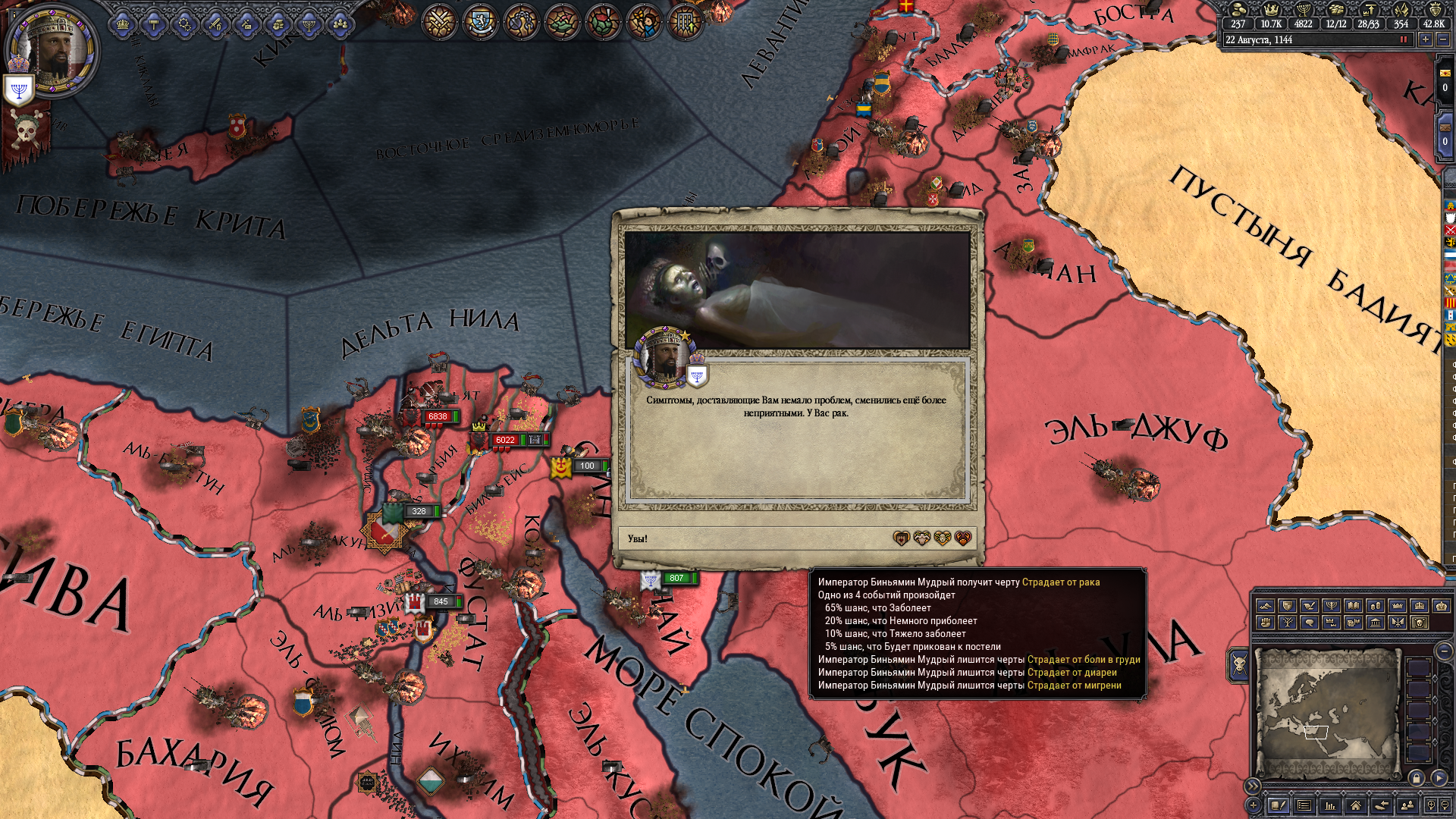
Task: Open the Military tab with the sword icon
Action: pyautogui.click(x=215, y=25)
